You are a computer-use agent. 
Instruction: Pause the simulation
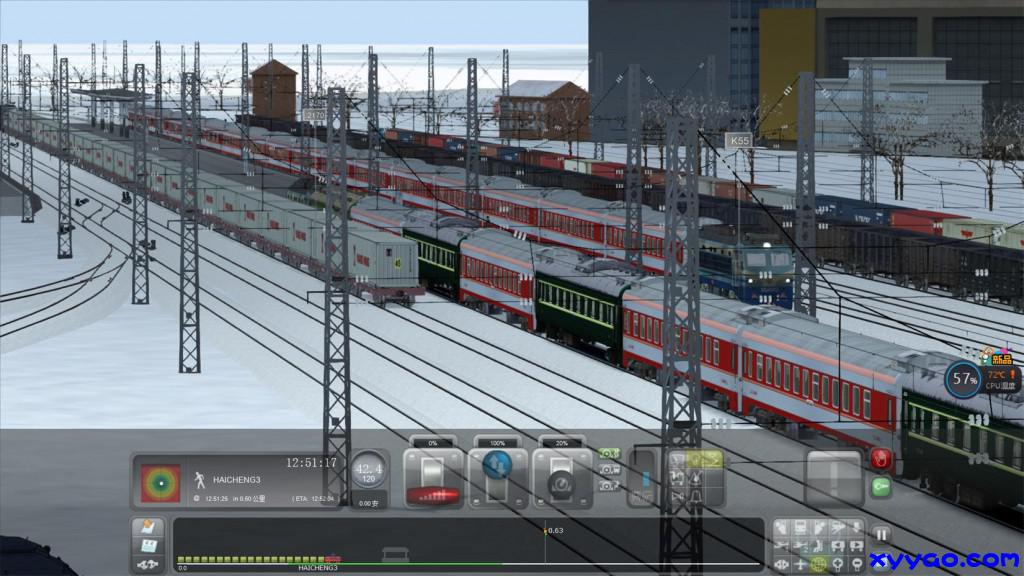coord(882,534)
